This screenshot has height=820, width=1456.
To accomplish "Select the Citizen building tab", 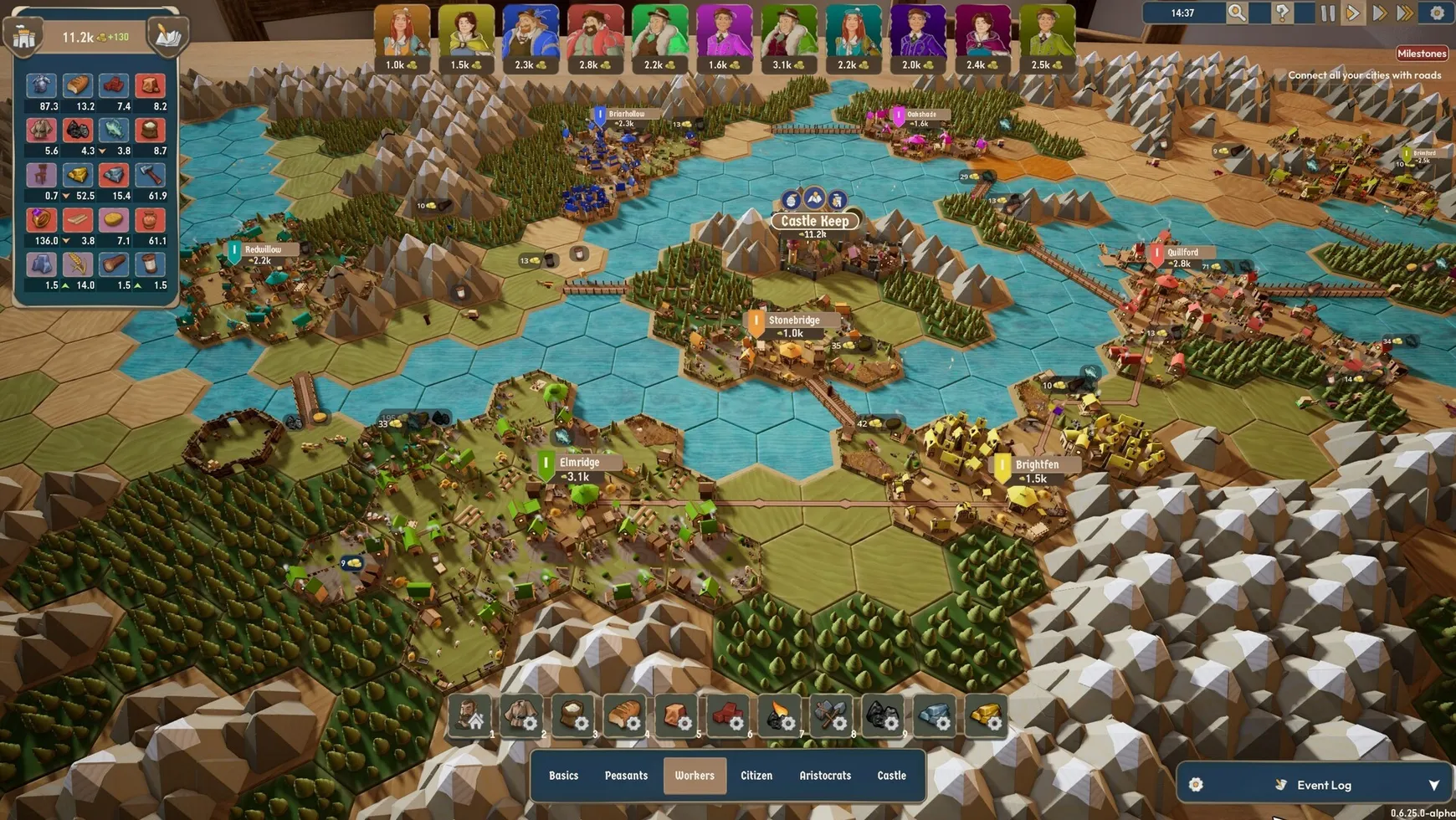I will click(756, 776).
